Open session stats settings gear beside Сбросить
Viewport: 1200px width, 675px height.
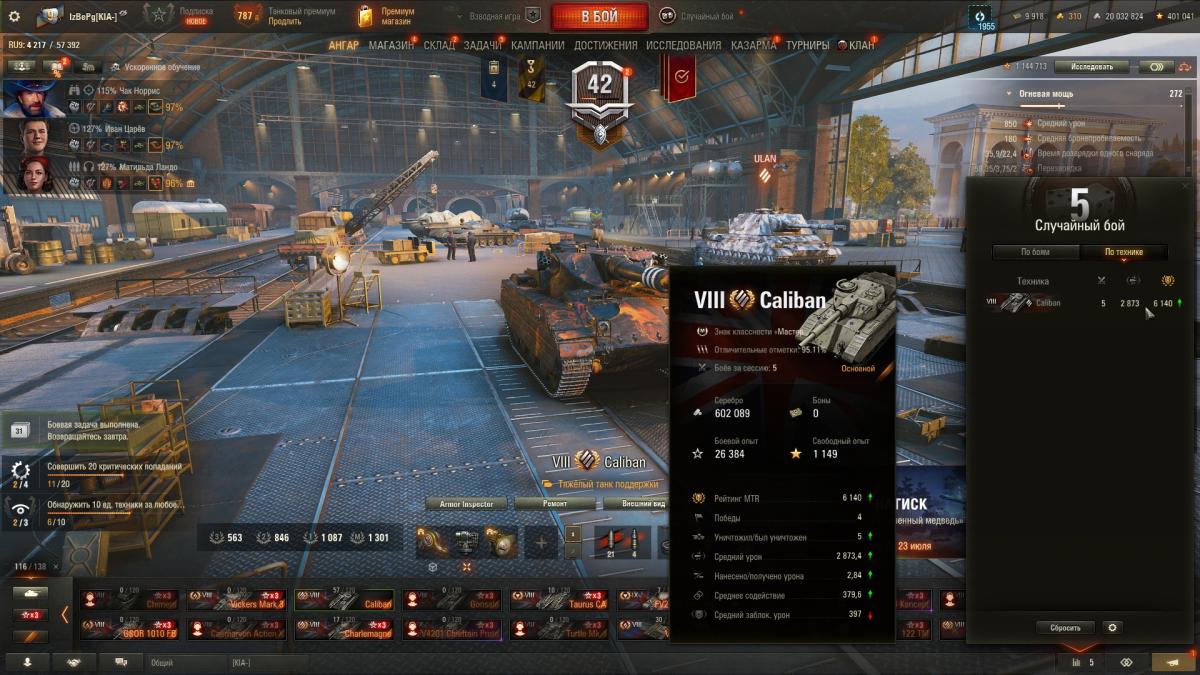point(1112,628)
